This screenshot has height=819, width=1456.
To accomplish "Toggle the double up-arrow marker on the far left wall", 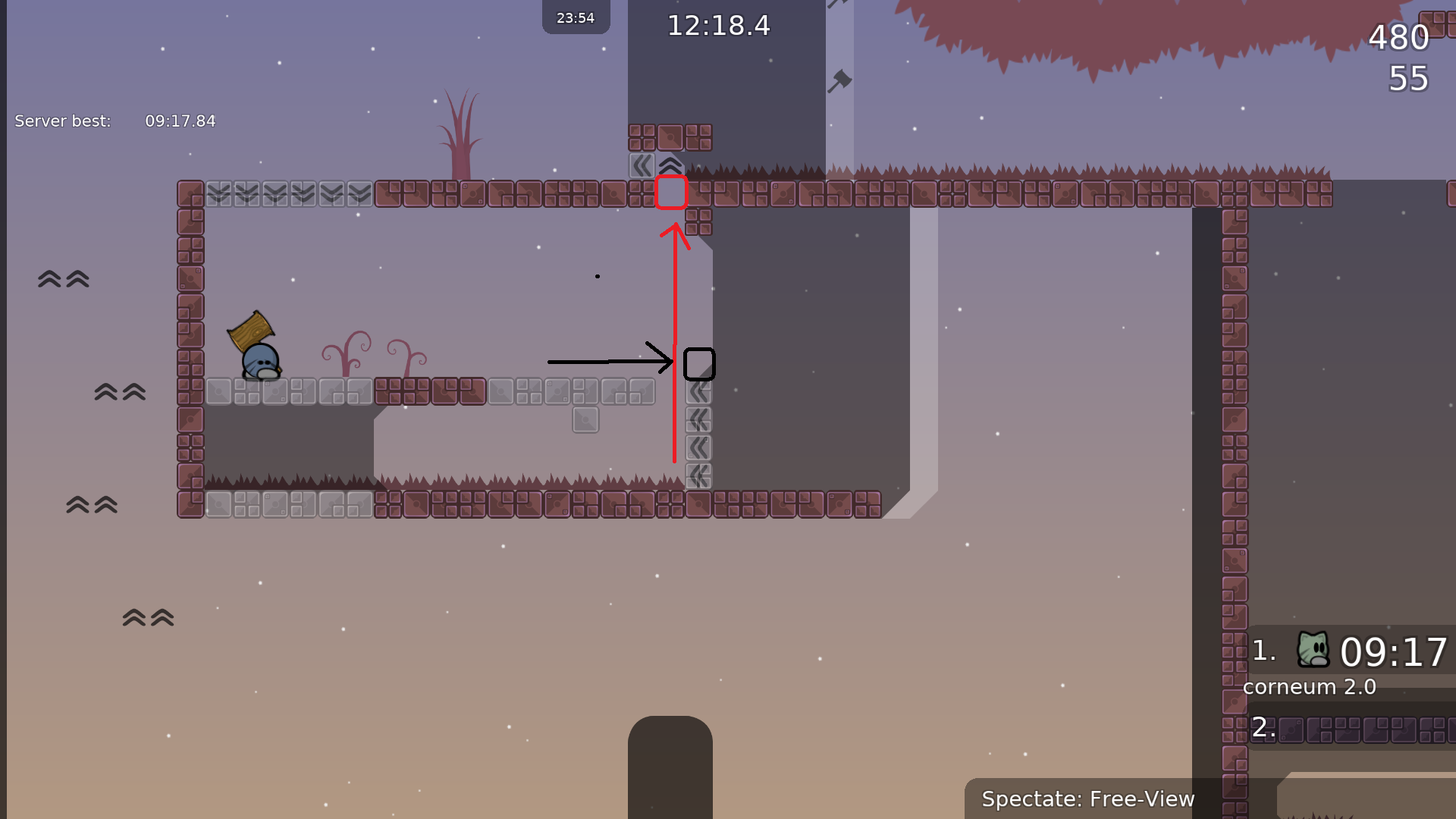I will (x=63, y=279).
